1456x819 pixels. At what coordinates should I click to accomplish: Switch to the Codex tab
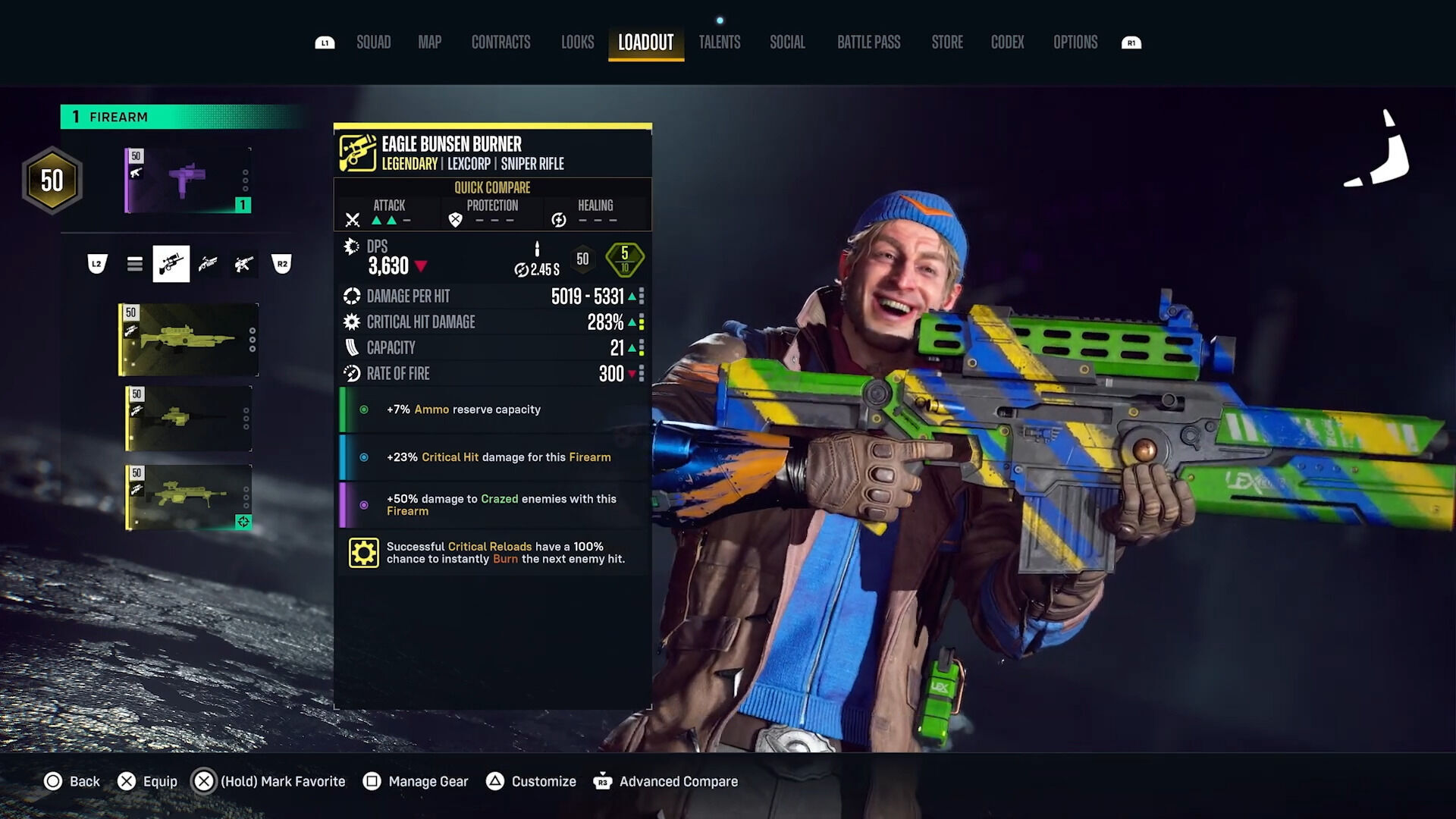tap(1007, 42)
